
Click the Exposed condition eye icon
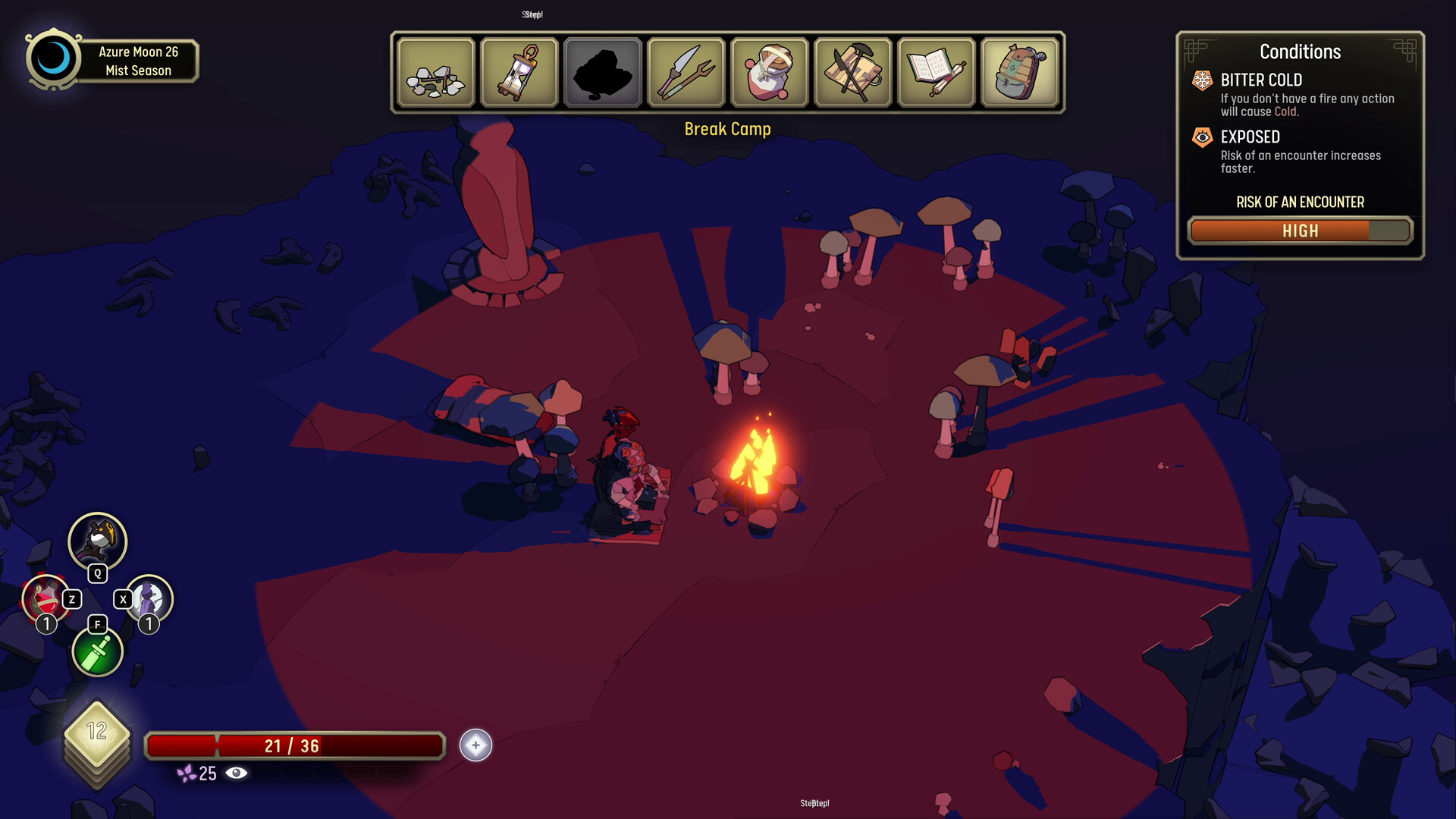click(x=1202, y=137)
